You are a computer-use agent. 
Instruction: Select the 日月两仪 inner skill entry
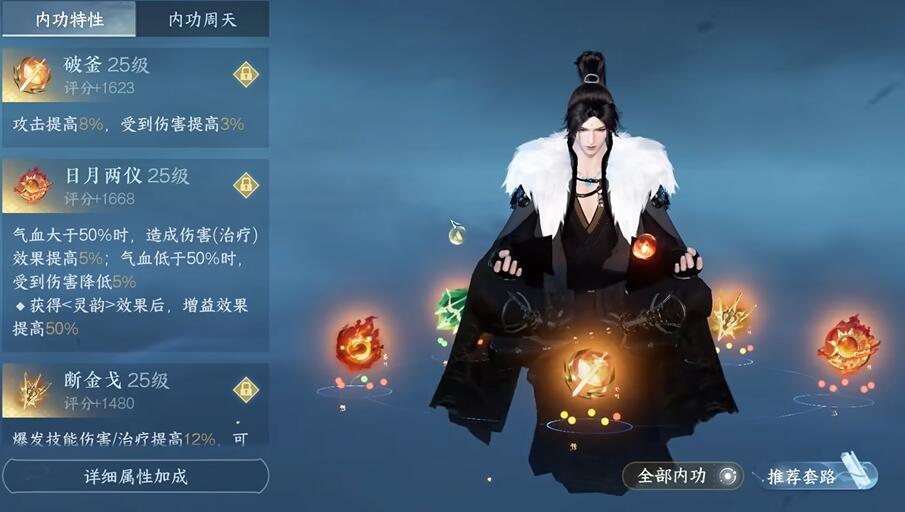pyautogui.click(x=120, y=185)
